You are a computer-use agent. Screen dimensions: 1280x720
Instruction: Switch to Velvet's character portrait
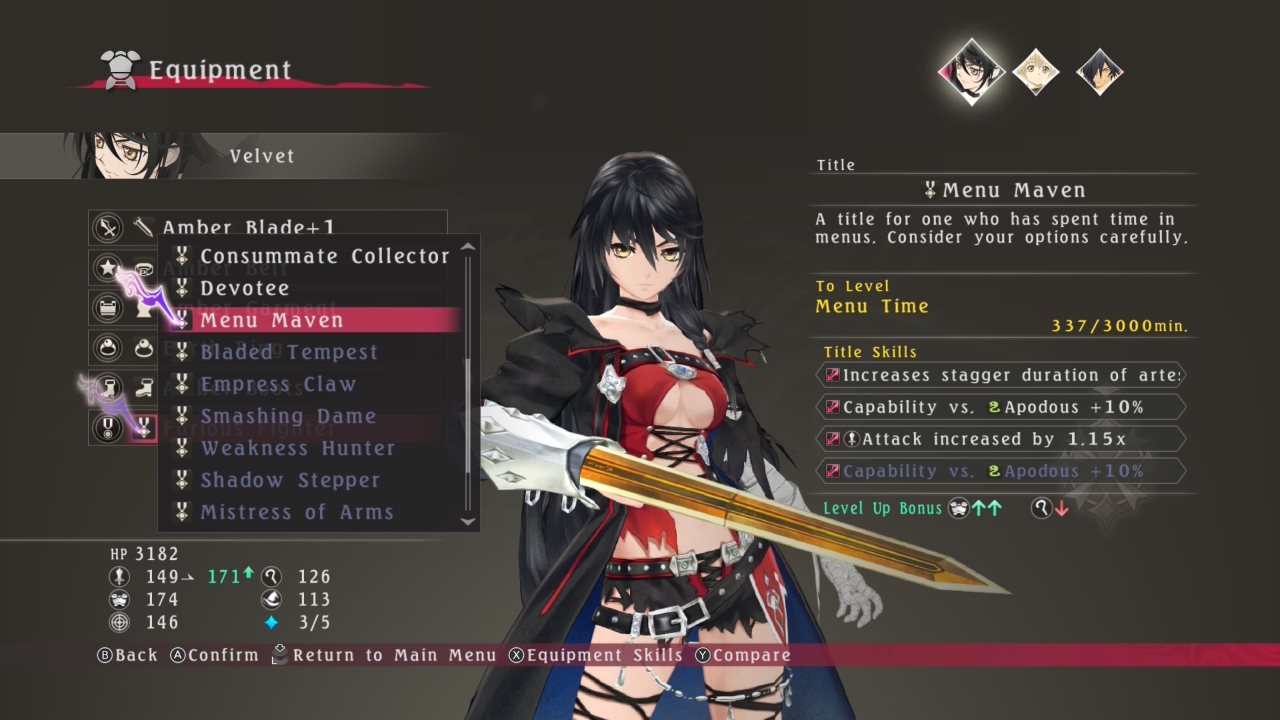[x=971, y=71]
